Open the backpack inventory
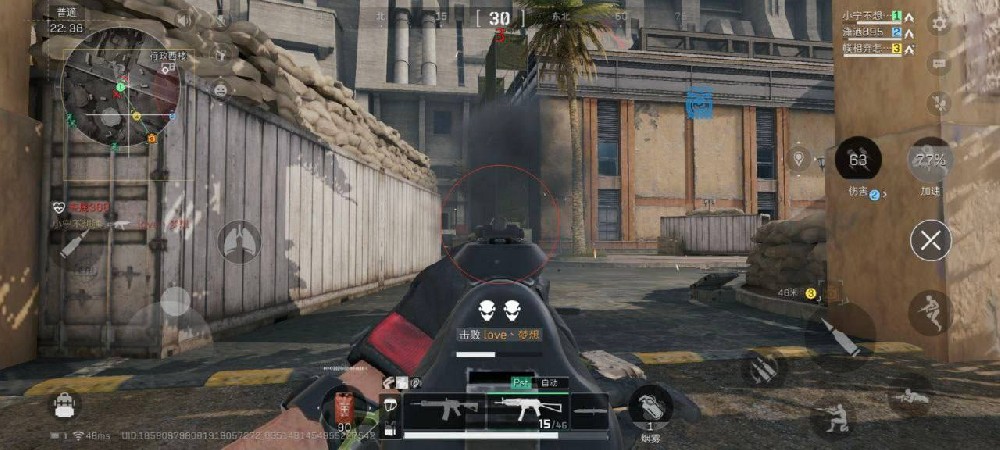1000x450 pixels. pos(66,405)
